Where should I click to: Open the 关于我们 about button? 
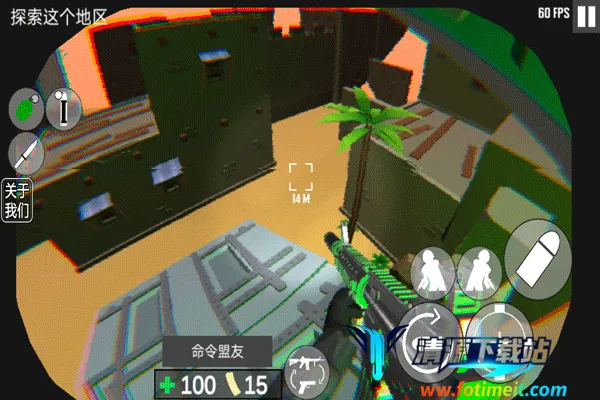click(x=17, y=201)
